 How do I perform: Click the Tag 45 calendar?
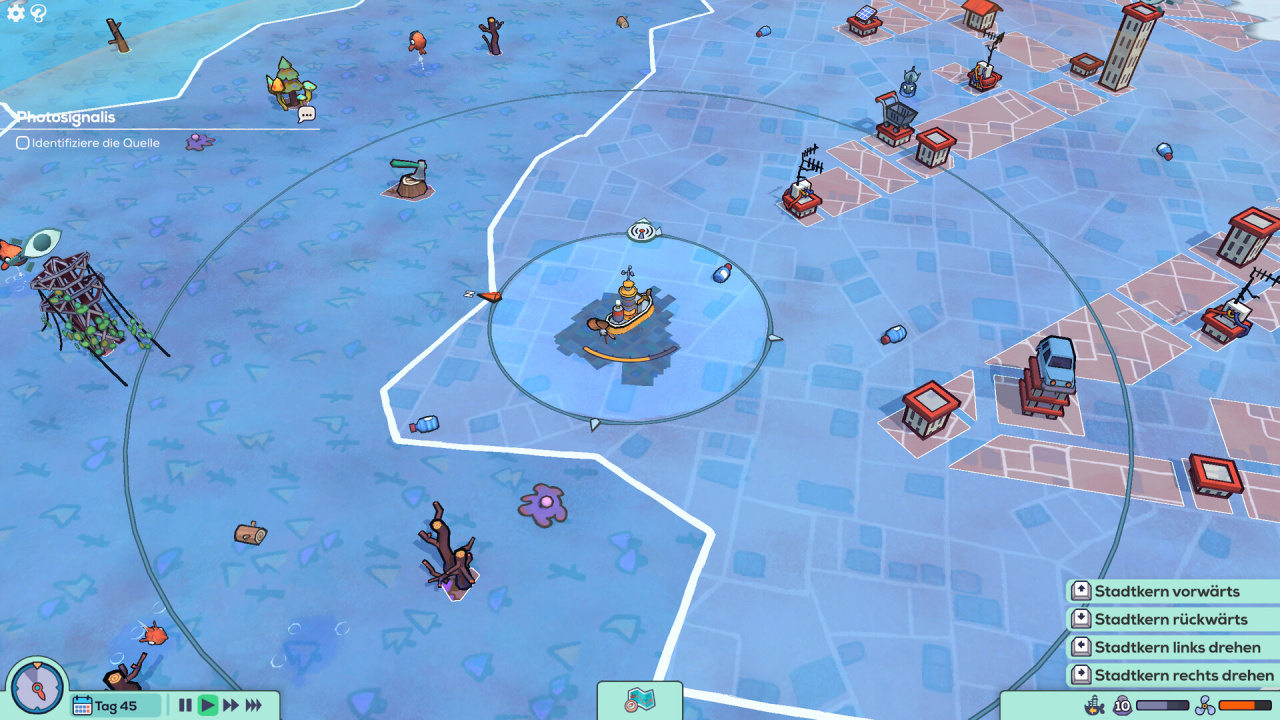(x=115, y=705)
